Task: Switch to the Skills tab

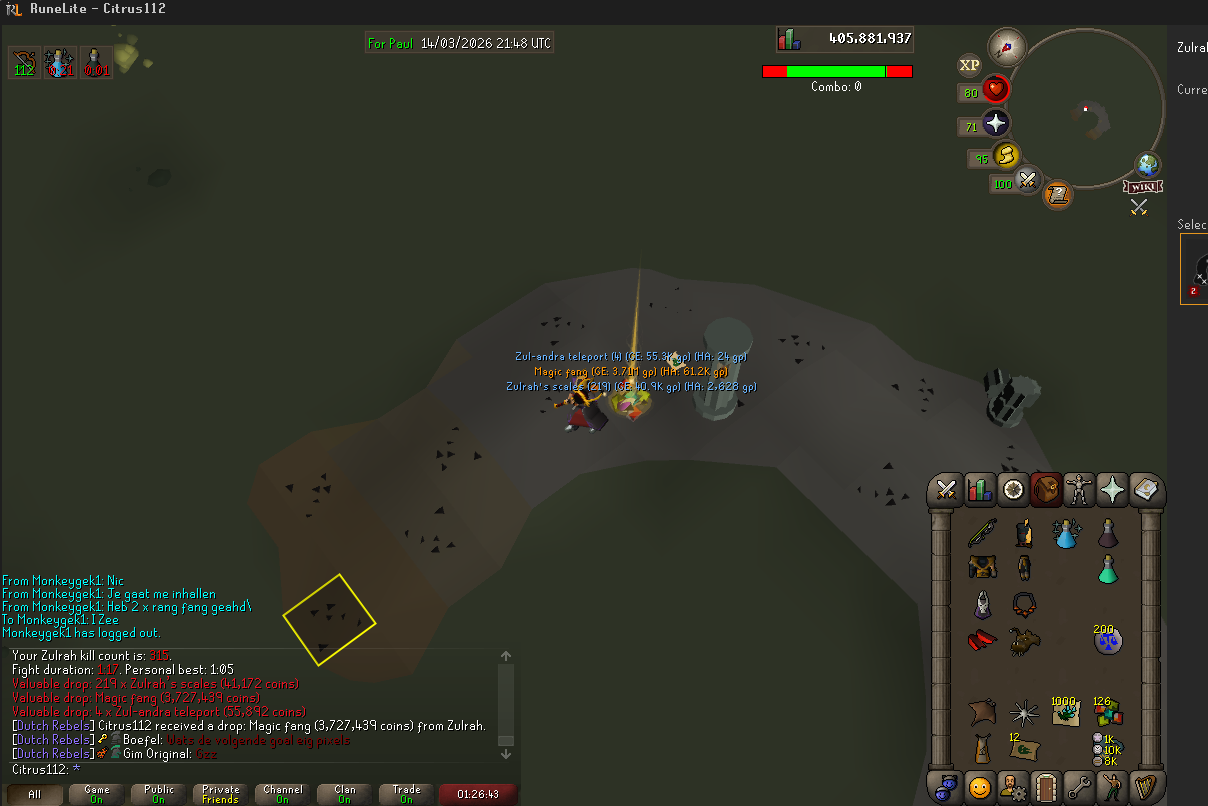Action: point(979,490)
